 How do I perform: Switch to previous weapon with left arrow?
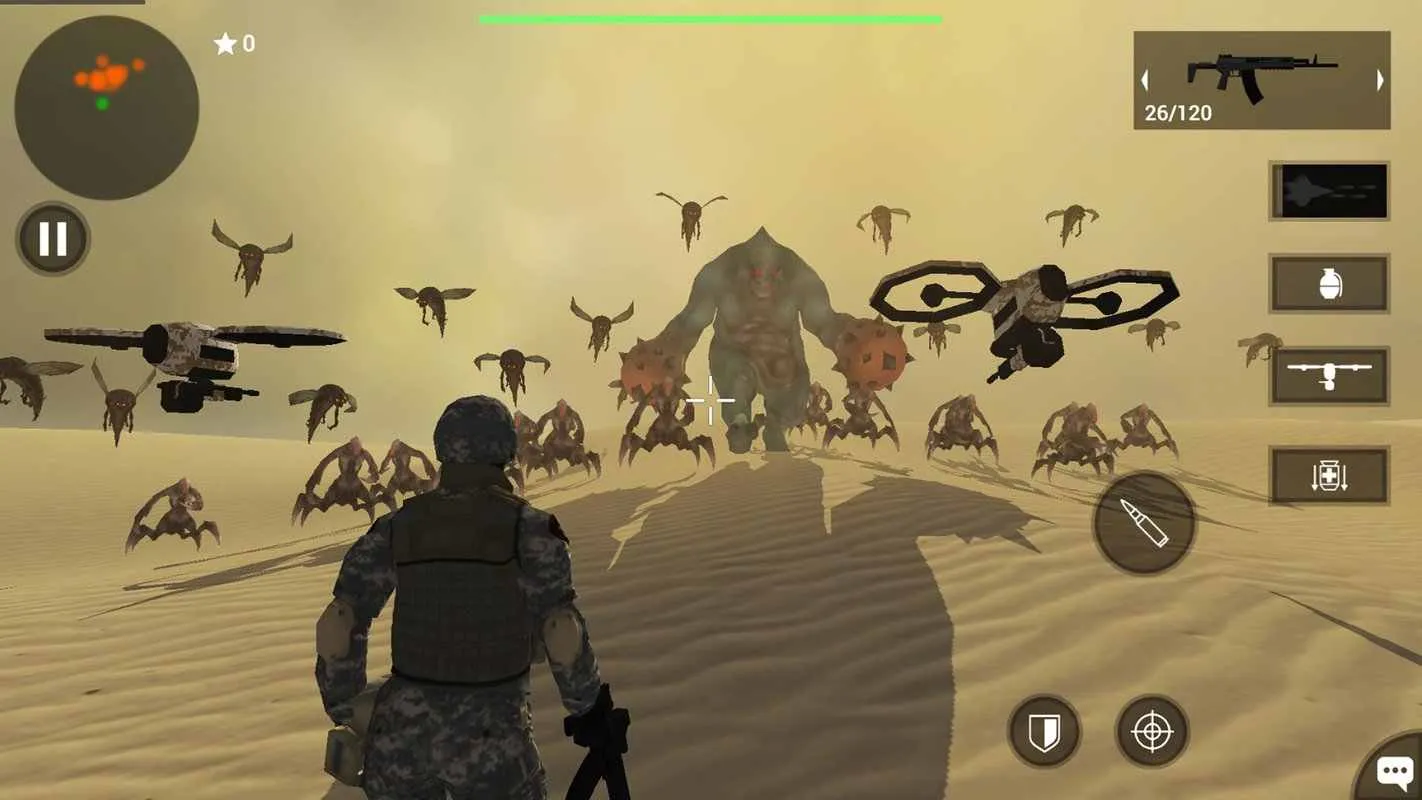(x=1143, y=79)
